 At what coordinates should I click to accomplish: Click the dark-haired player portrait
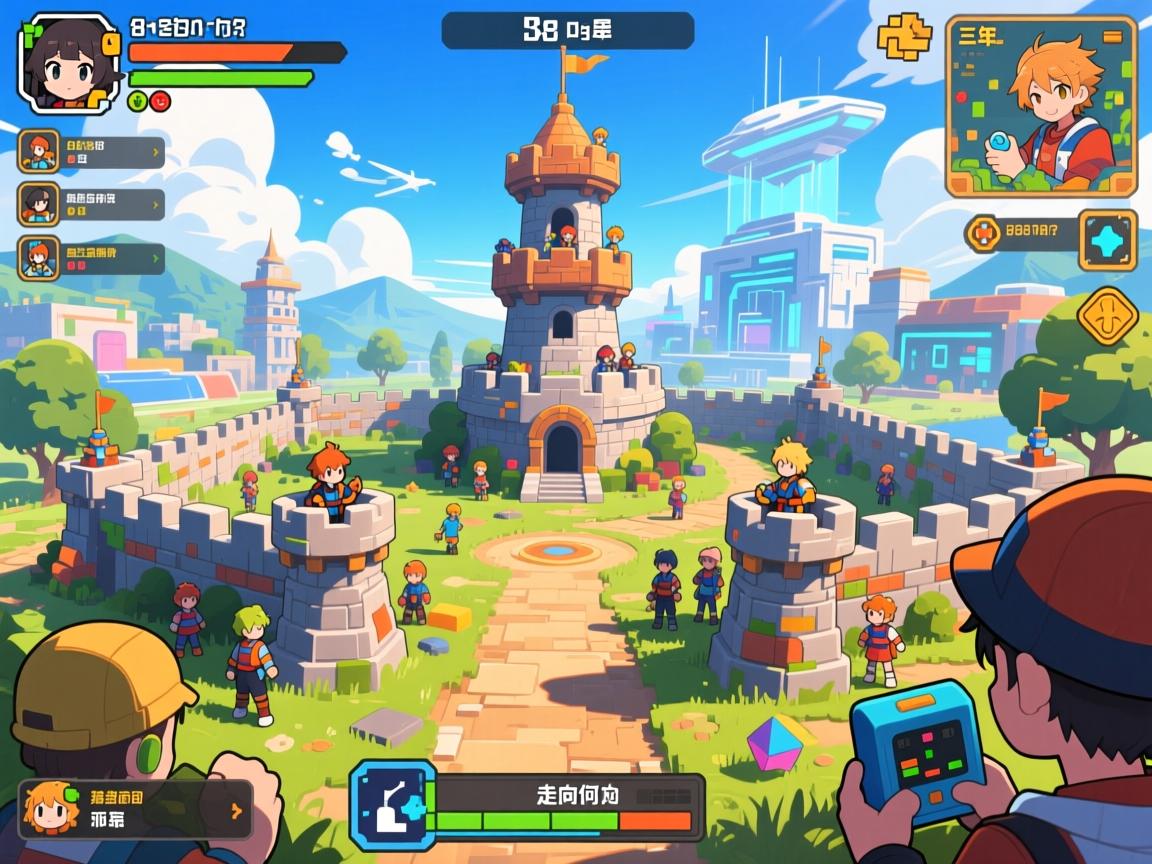point(68,62)
